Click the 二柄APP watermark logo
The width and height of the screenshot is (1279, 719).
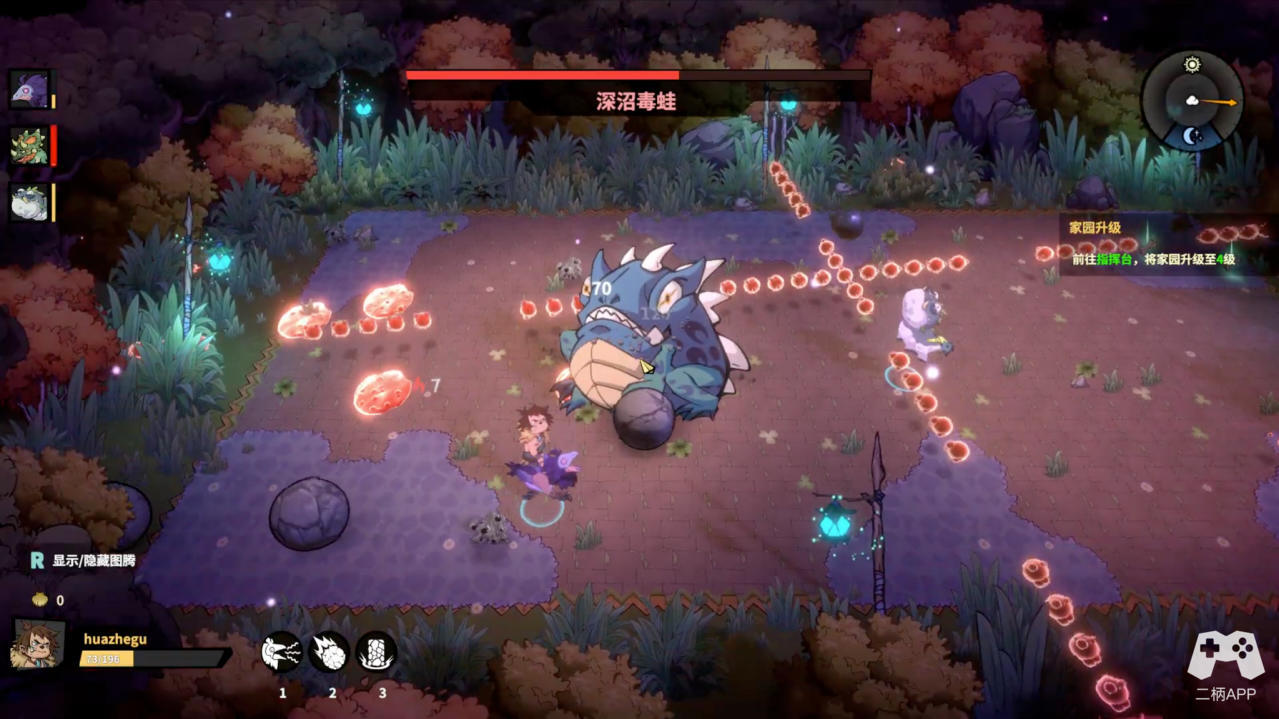coord(1225,667)
